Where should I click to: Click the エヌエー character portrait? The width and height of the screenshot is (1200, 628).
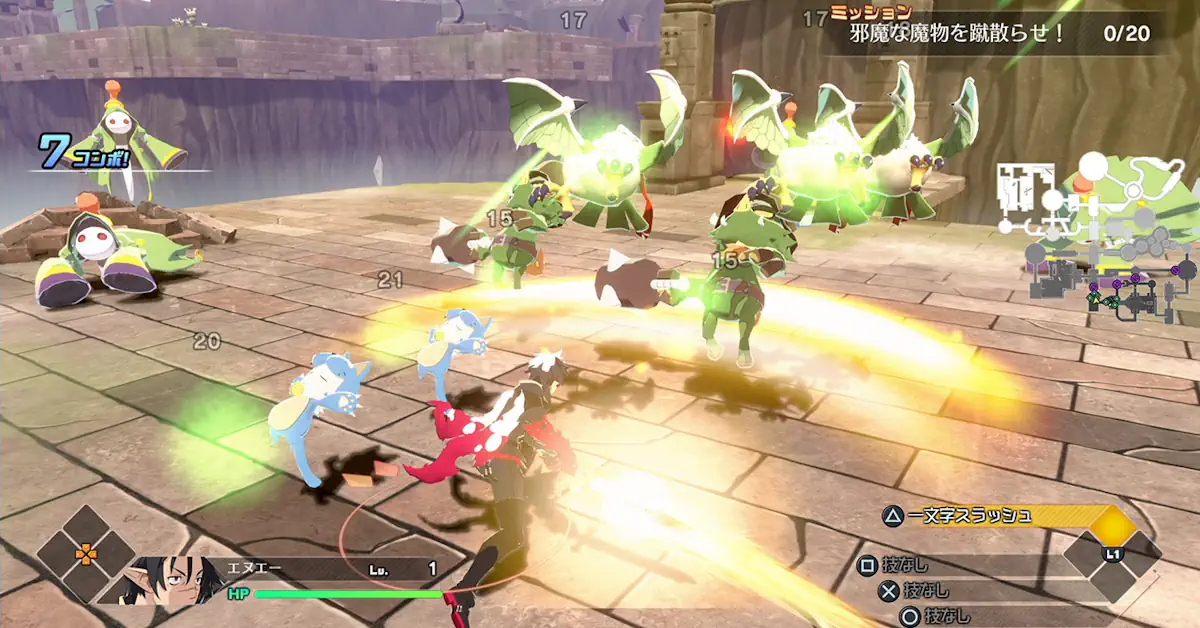coord(167,581)
